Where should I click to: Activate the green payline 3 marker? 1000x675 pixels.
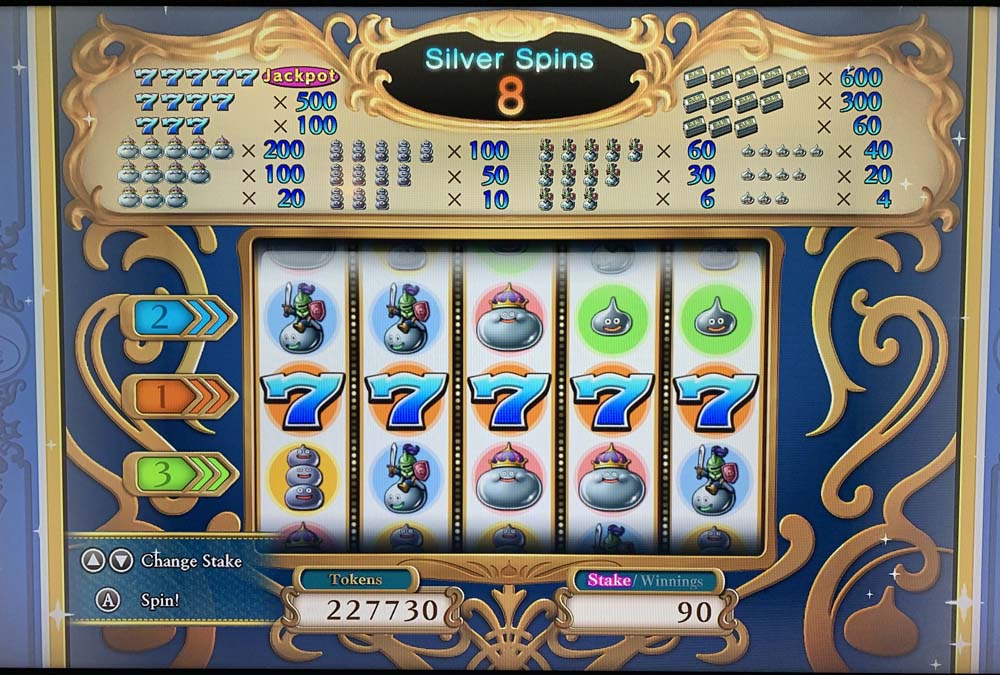coord(180,473)
